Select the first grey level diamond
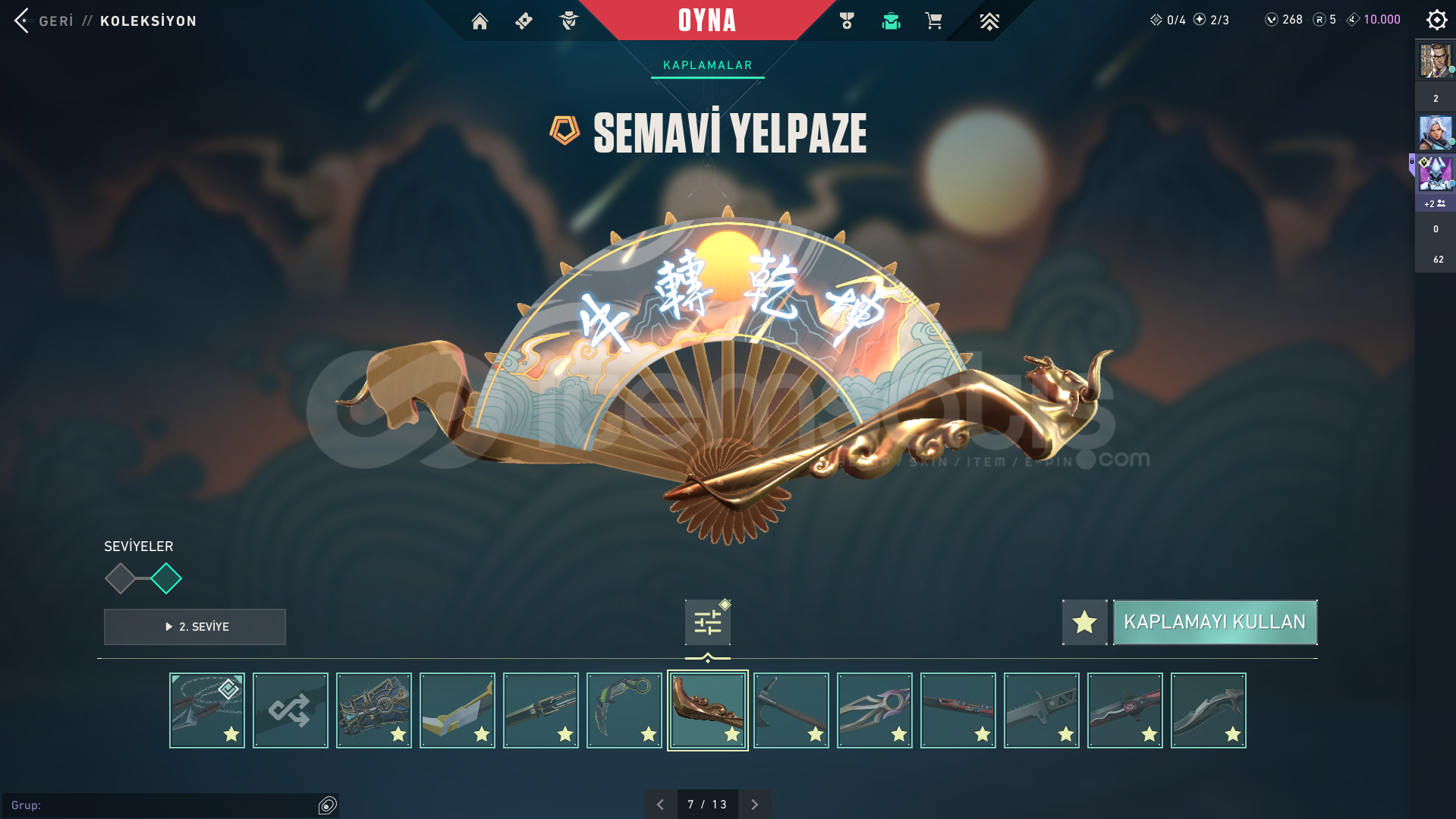 point(120,578)
